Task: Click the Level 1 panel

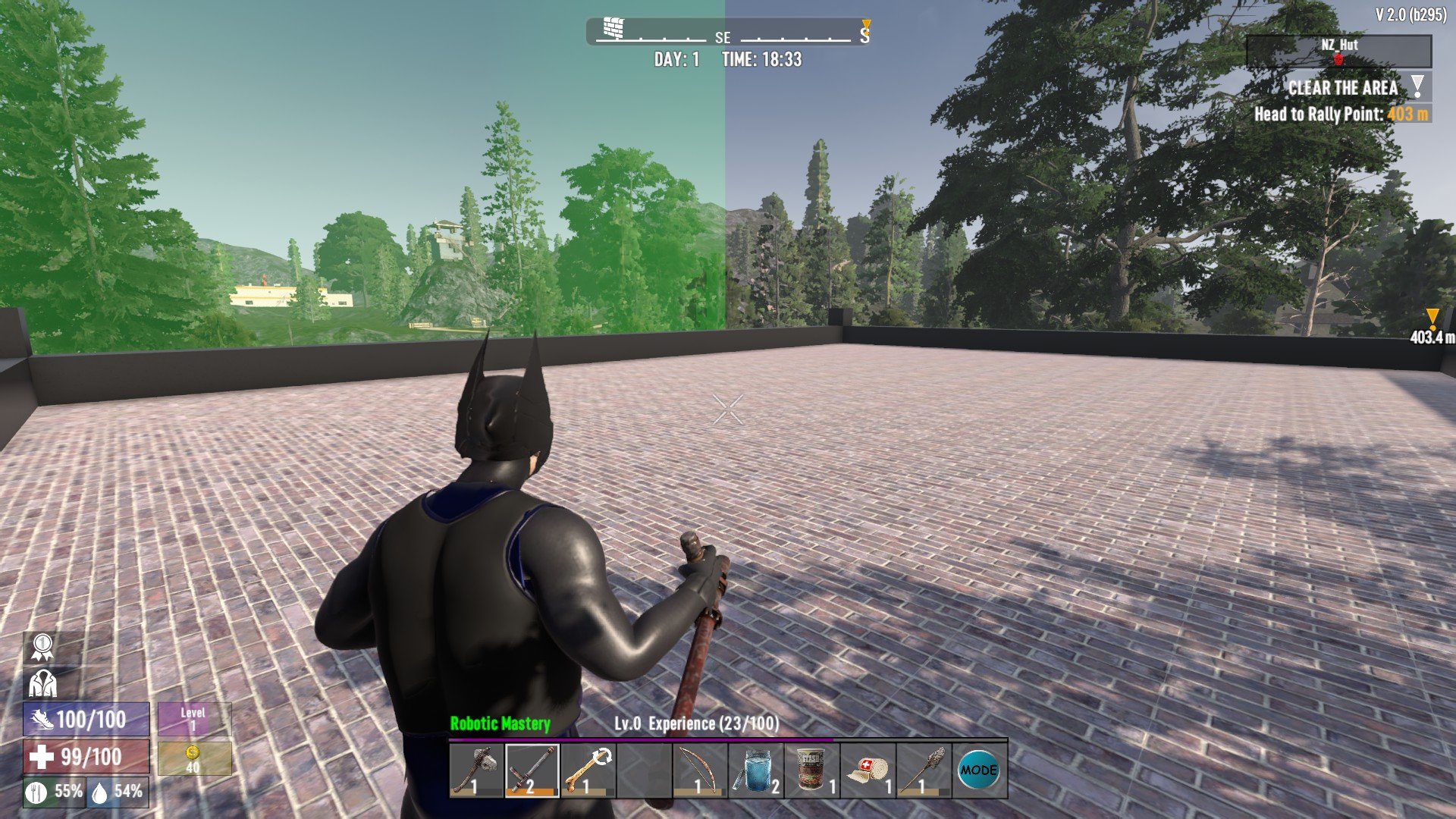Action: pos(193,719)
